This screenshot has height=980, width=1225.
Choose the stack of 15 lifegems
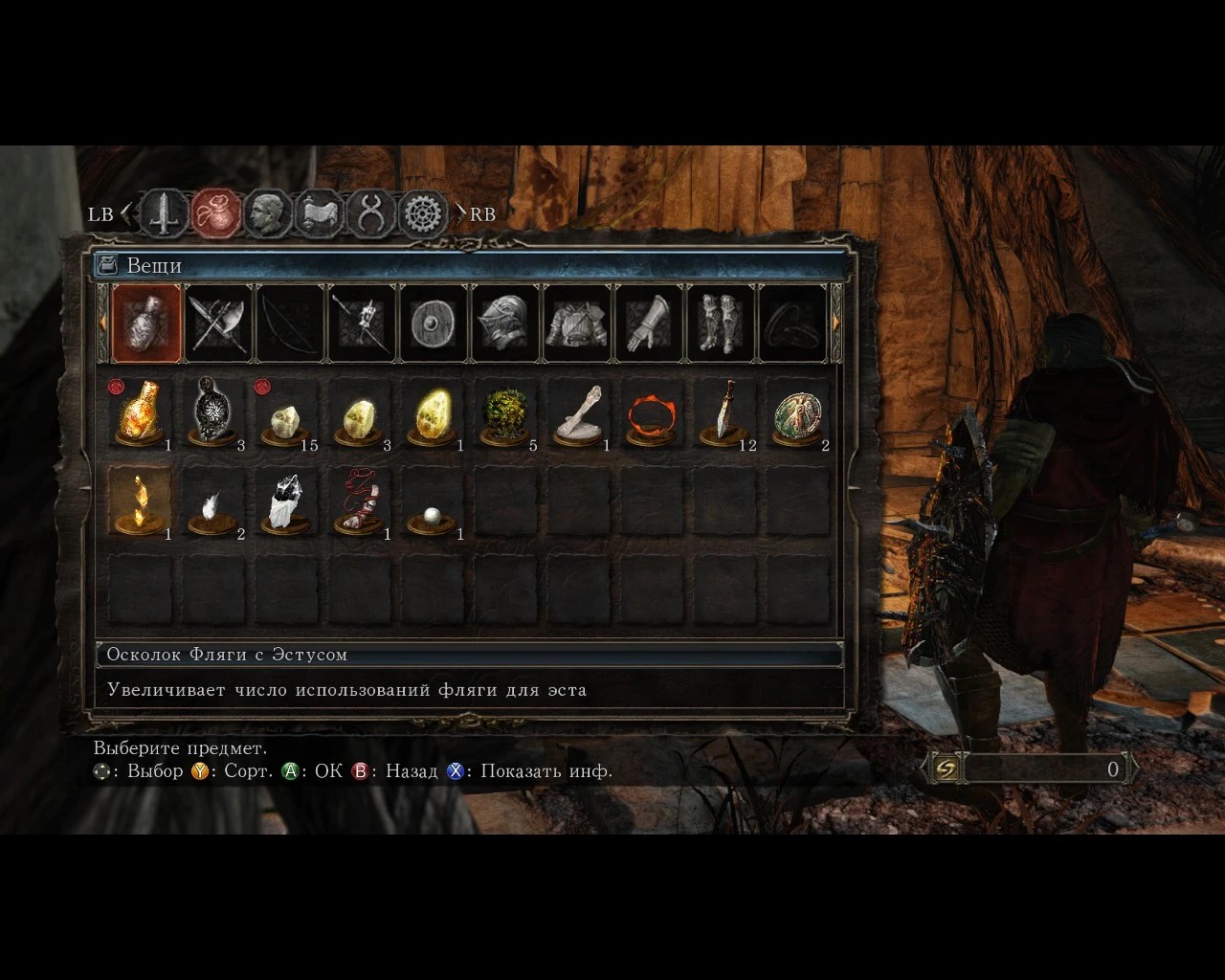(285, 415)
